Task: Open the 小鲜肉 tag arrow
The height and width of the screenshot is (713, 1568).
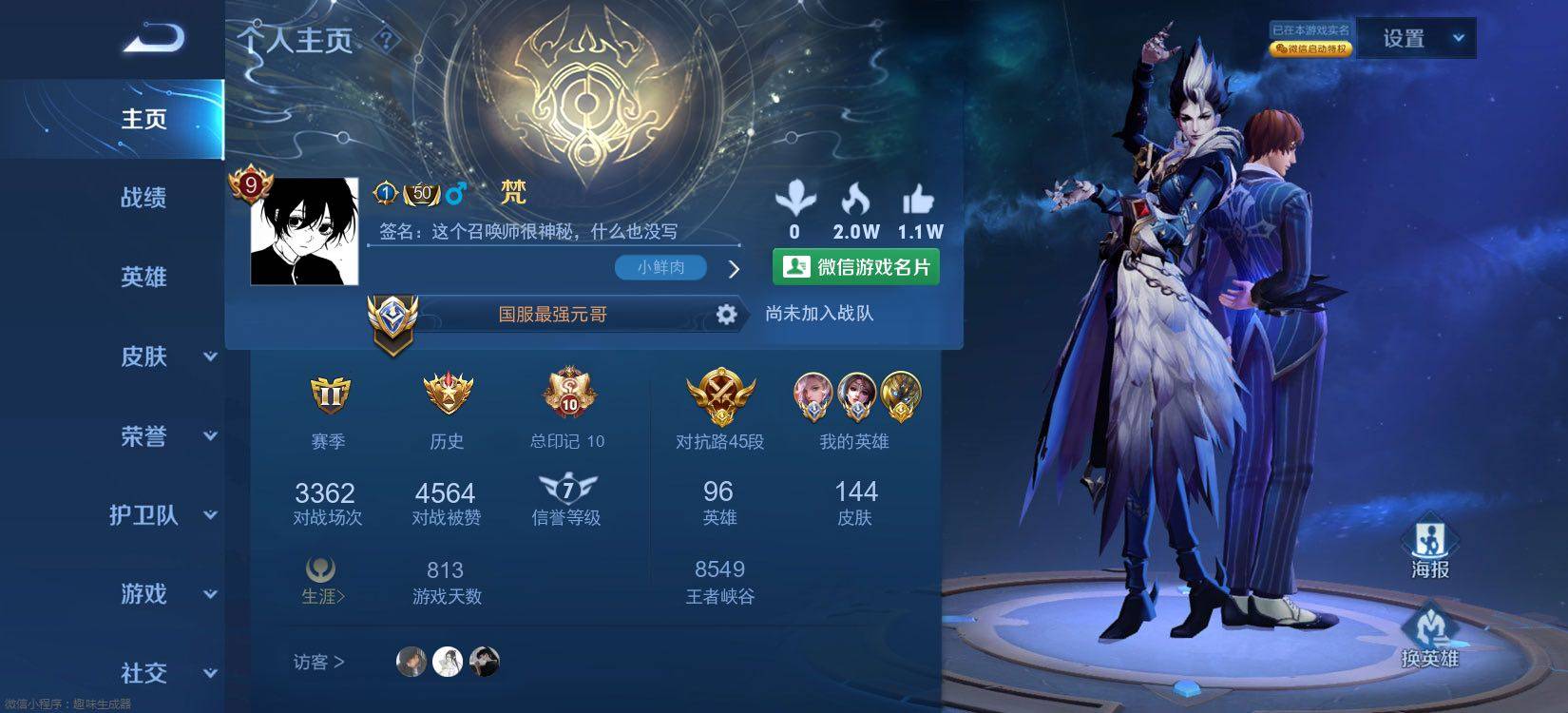Action: (734, 269)
